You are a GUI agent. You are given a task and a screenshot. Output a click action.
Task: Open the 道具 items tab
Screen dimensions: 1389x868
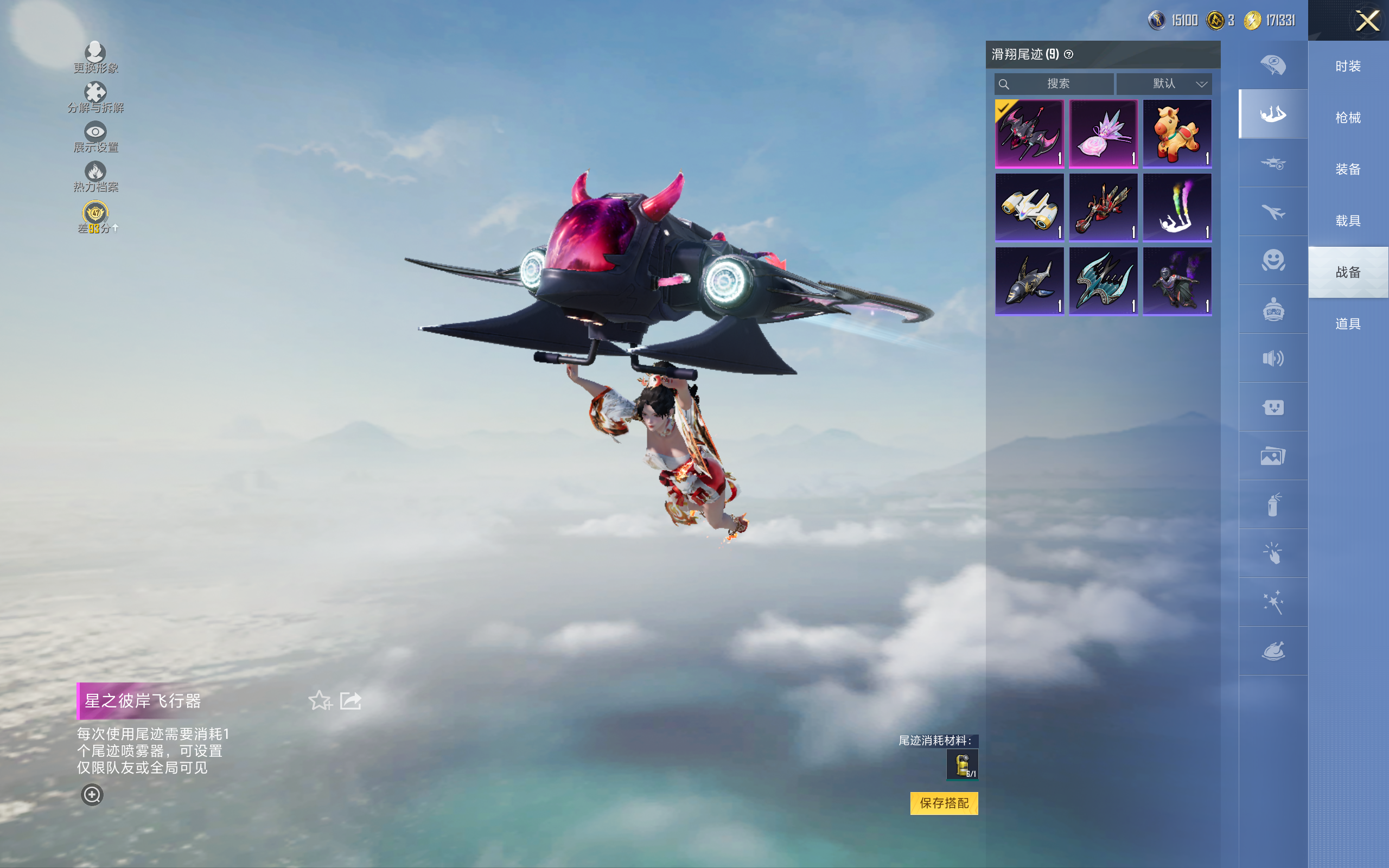click(x=1348, y=324)
